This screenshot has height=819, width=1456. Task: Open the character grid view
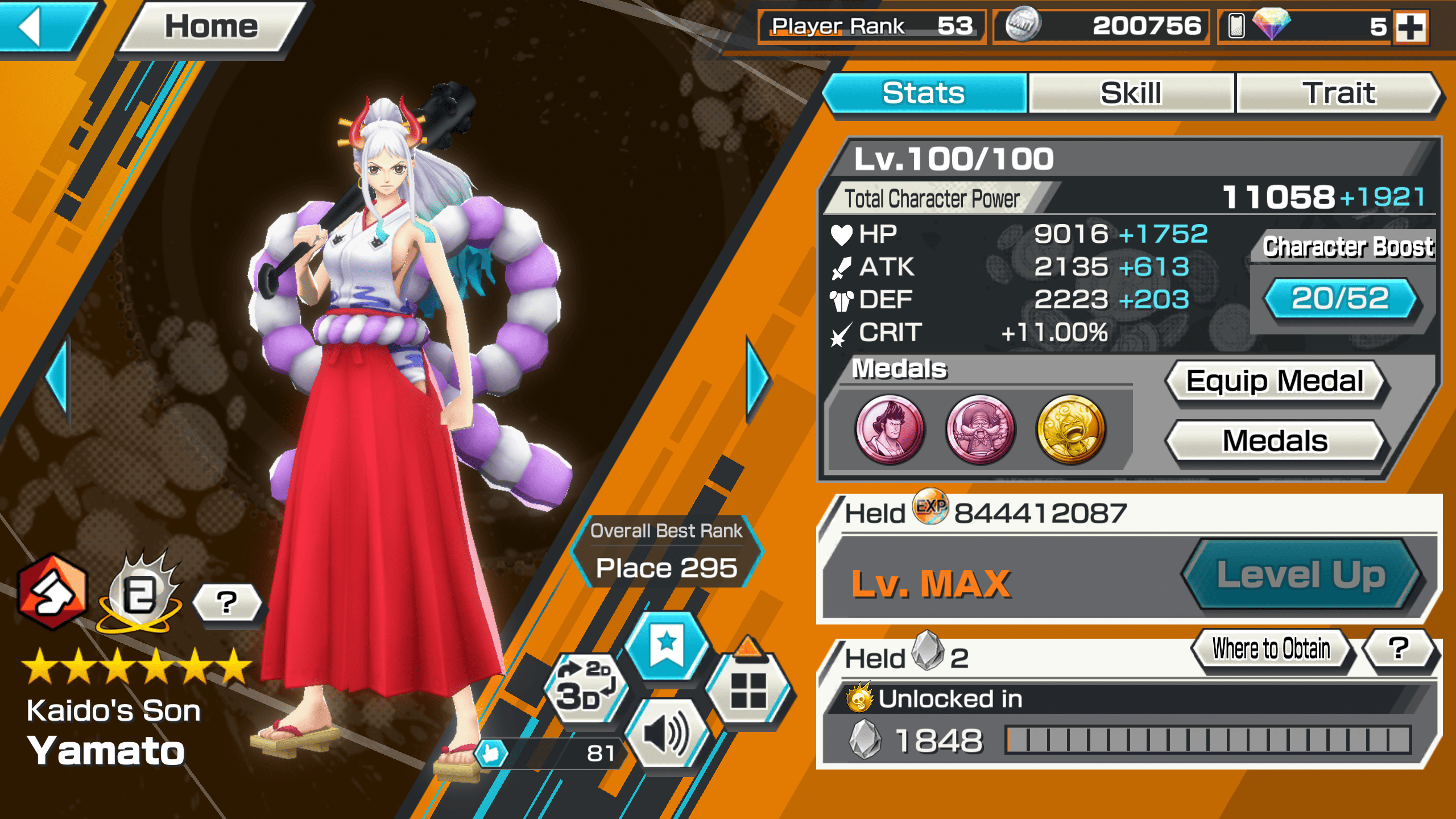pos(748,689)
